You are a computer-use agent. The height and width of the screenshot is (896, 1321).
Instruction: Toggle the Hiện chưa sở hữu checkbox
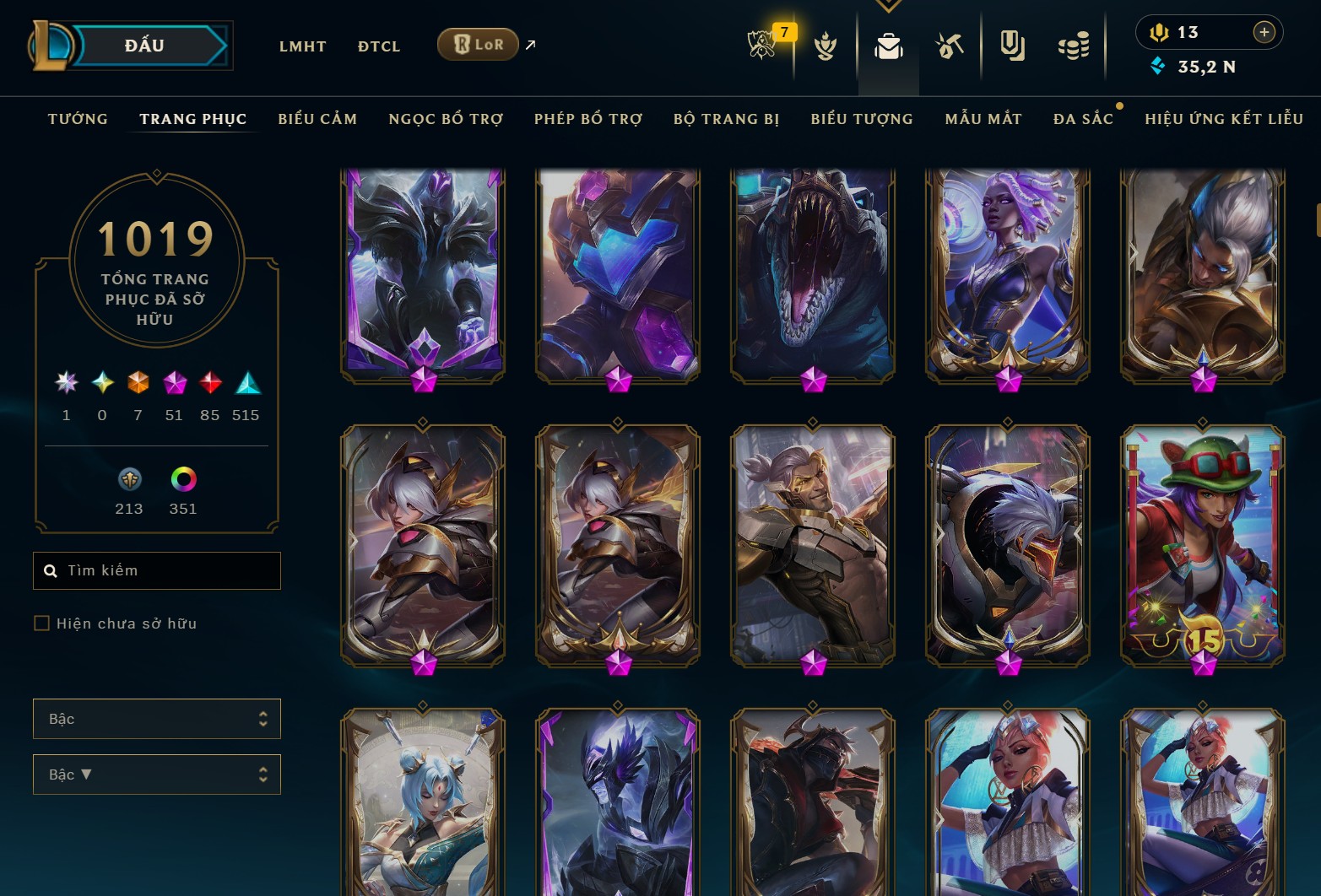(x=41, y=623)
